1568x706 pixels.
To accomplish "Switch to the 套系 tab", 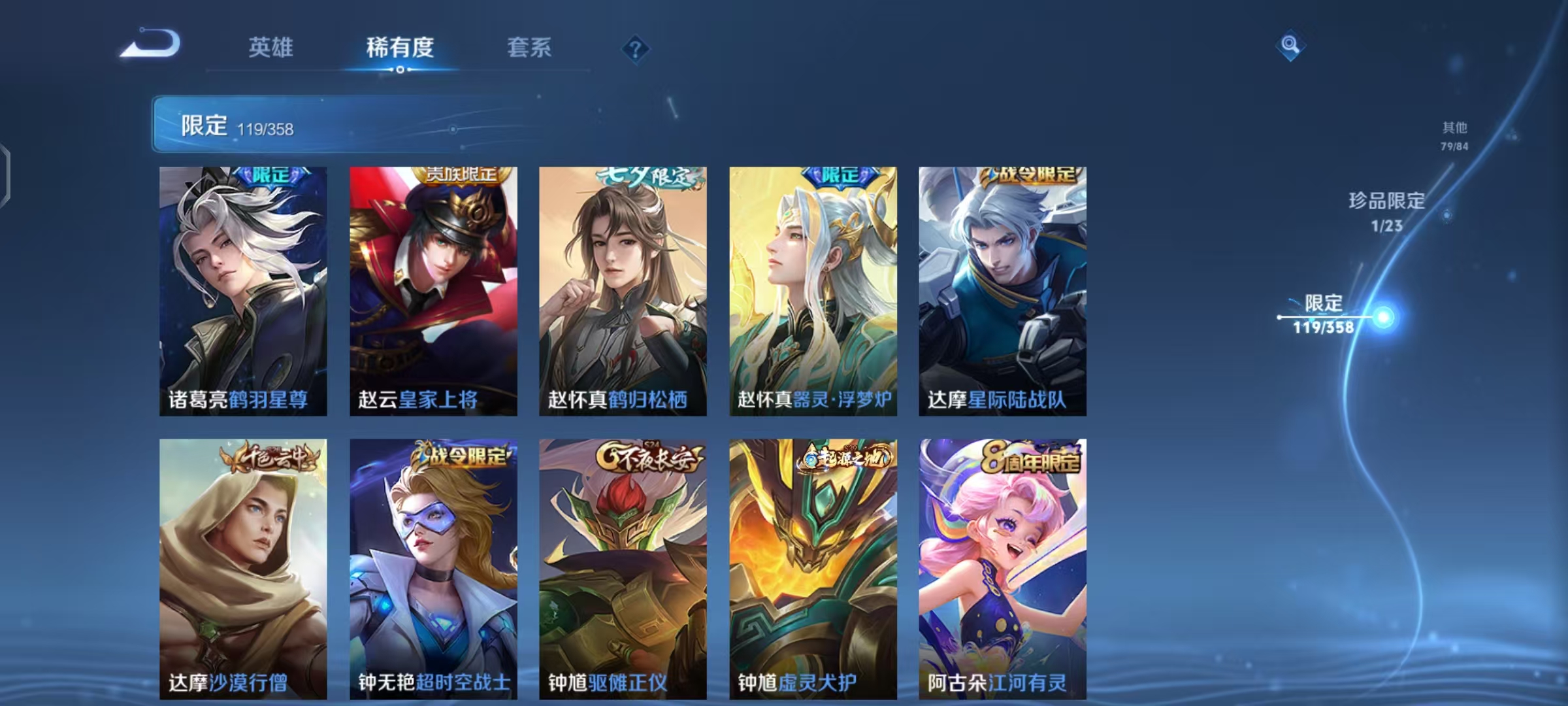I will click(x=529, y=47).
